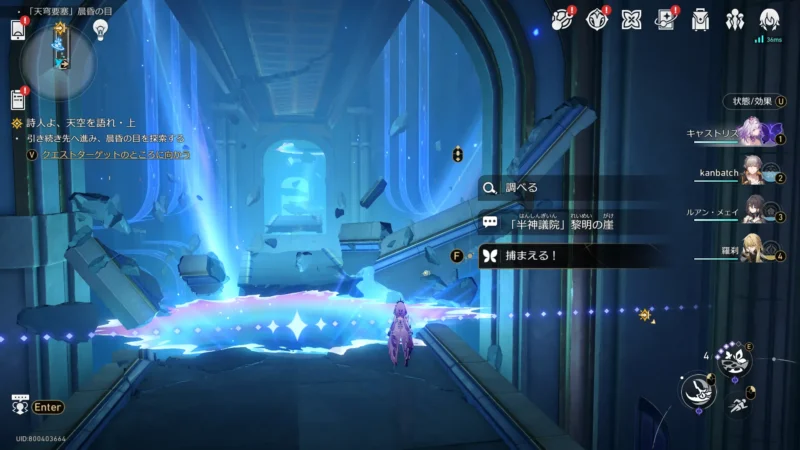Image resolution: width=800 pixels, height=450 pixels.
Task: Click the lightbulb hint icon
Action: click(x=100, y=29)
